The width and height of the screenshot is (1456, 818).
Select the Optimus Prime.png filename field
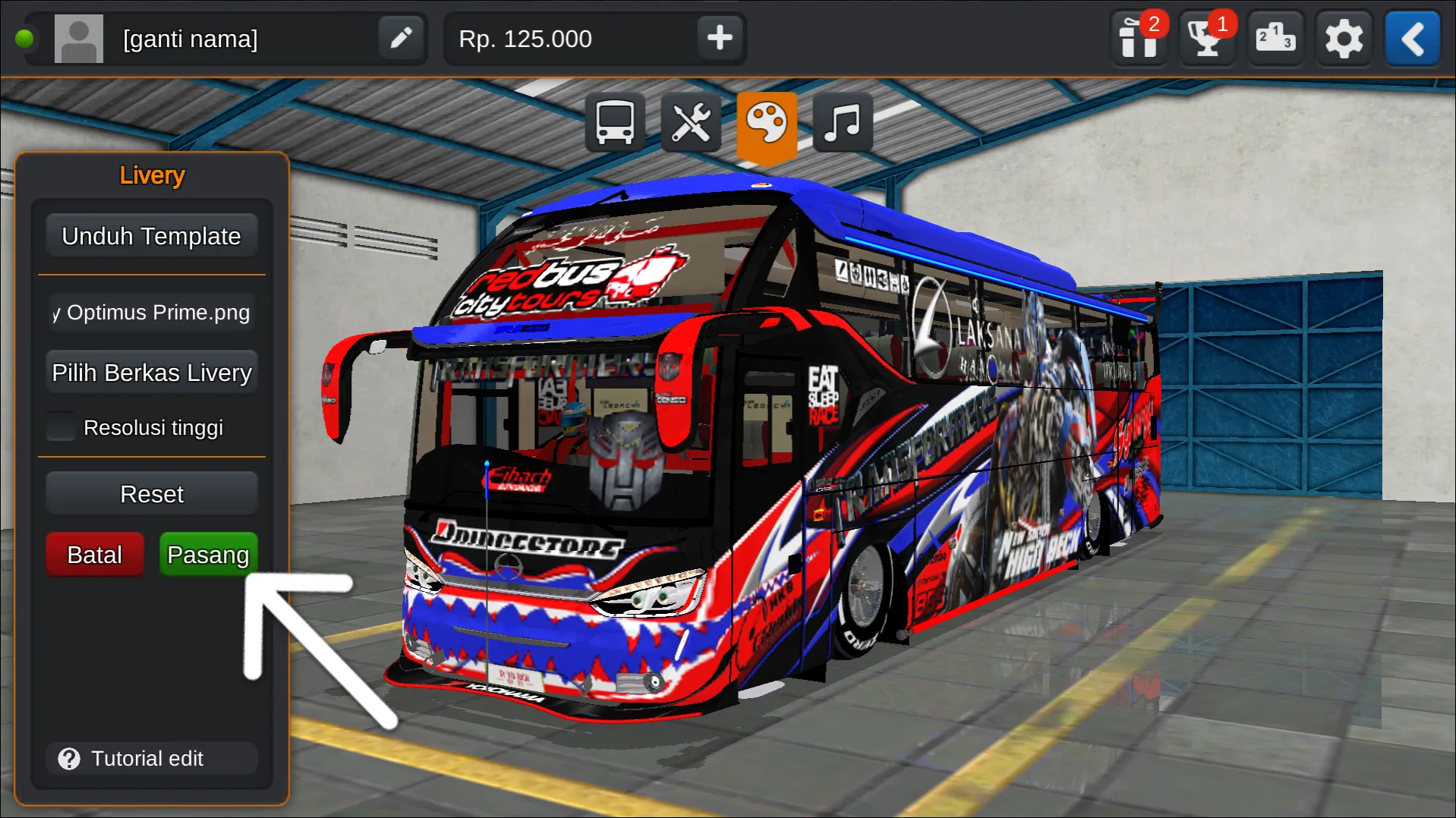(x=151, y=312)
